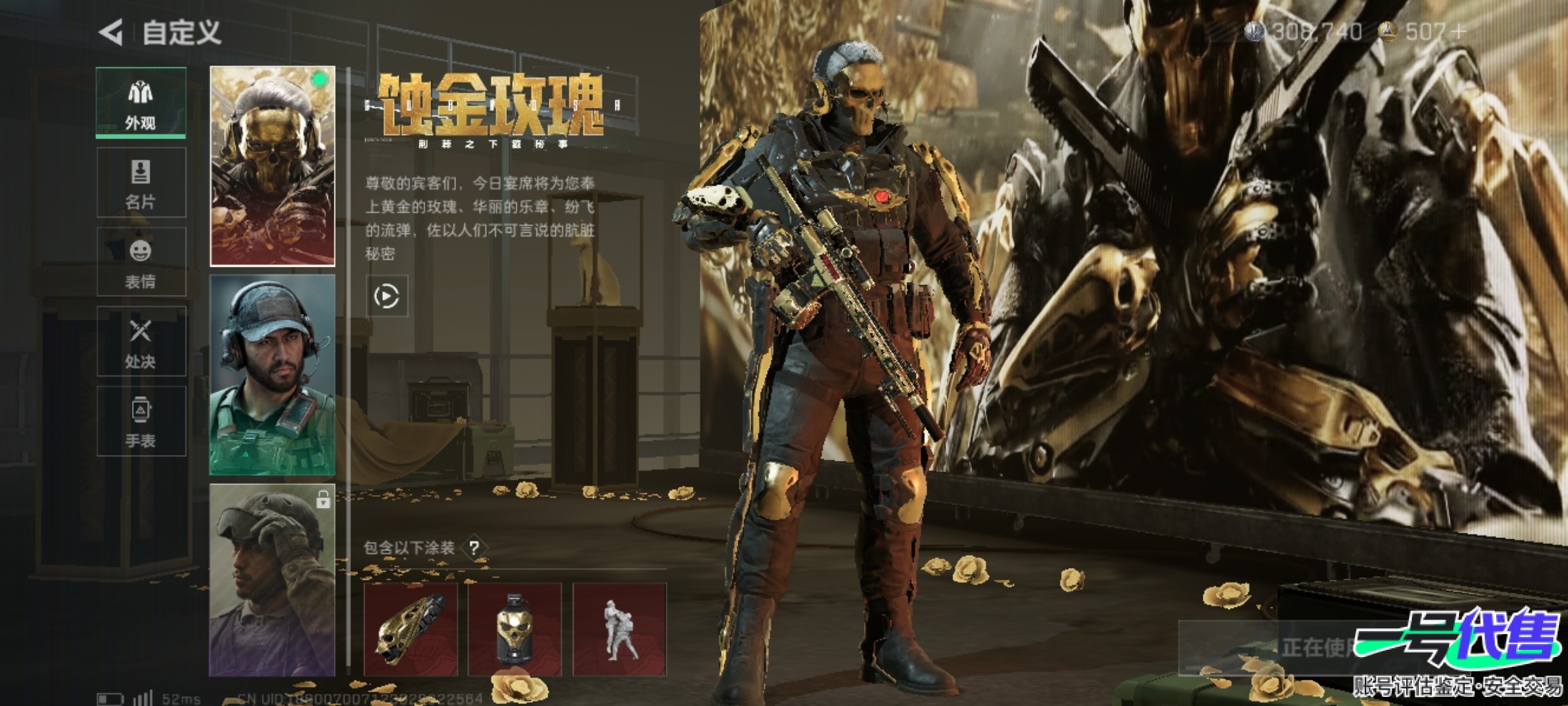
Task: Preview the white figure execution animation
Action: 619,629
